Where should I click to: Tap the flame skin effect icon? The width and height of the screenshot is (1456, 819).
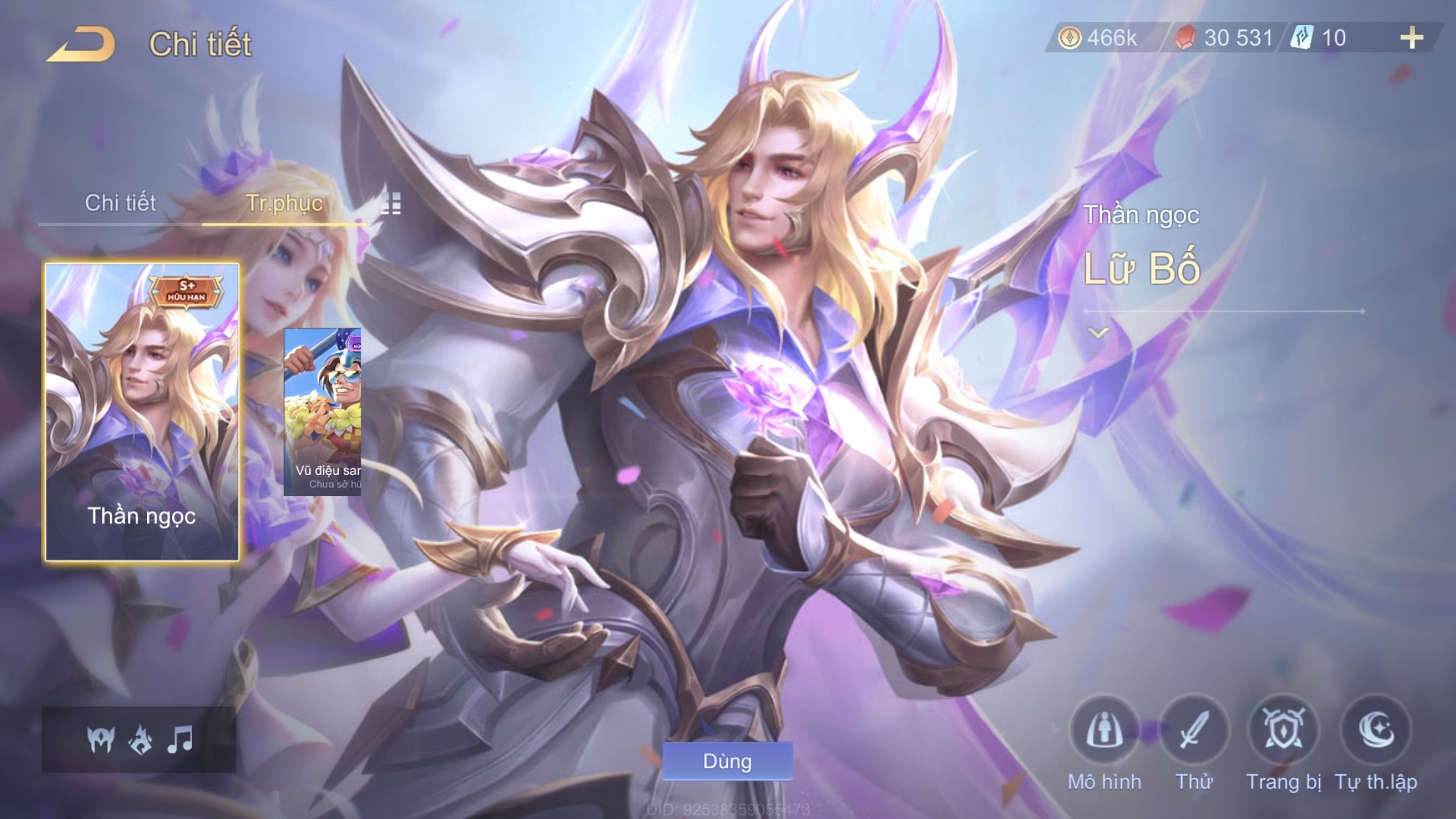click(x=140, y=739)
